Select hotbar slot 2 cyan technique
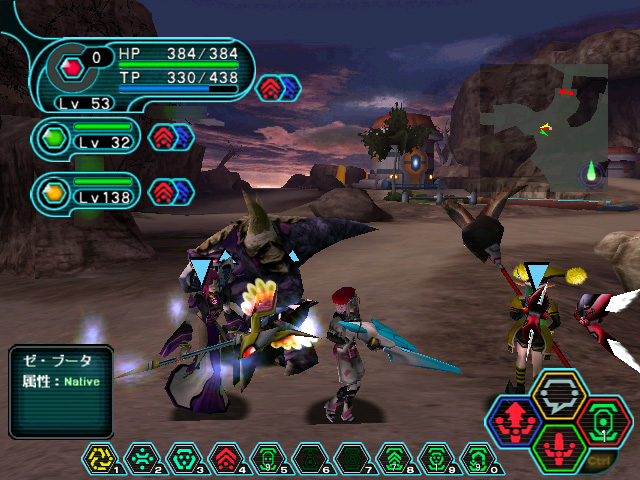Viewport: 640px width, 480px height. (x=139, y=459)
